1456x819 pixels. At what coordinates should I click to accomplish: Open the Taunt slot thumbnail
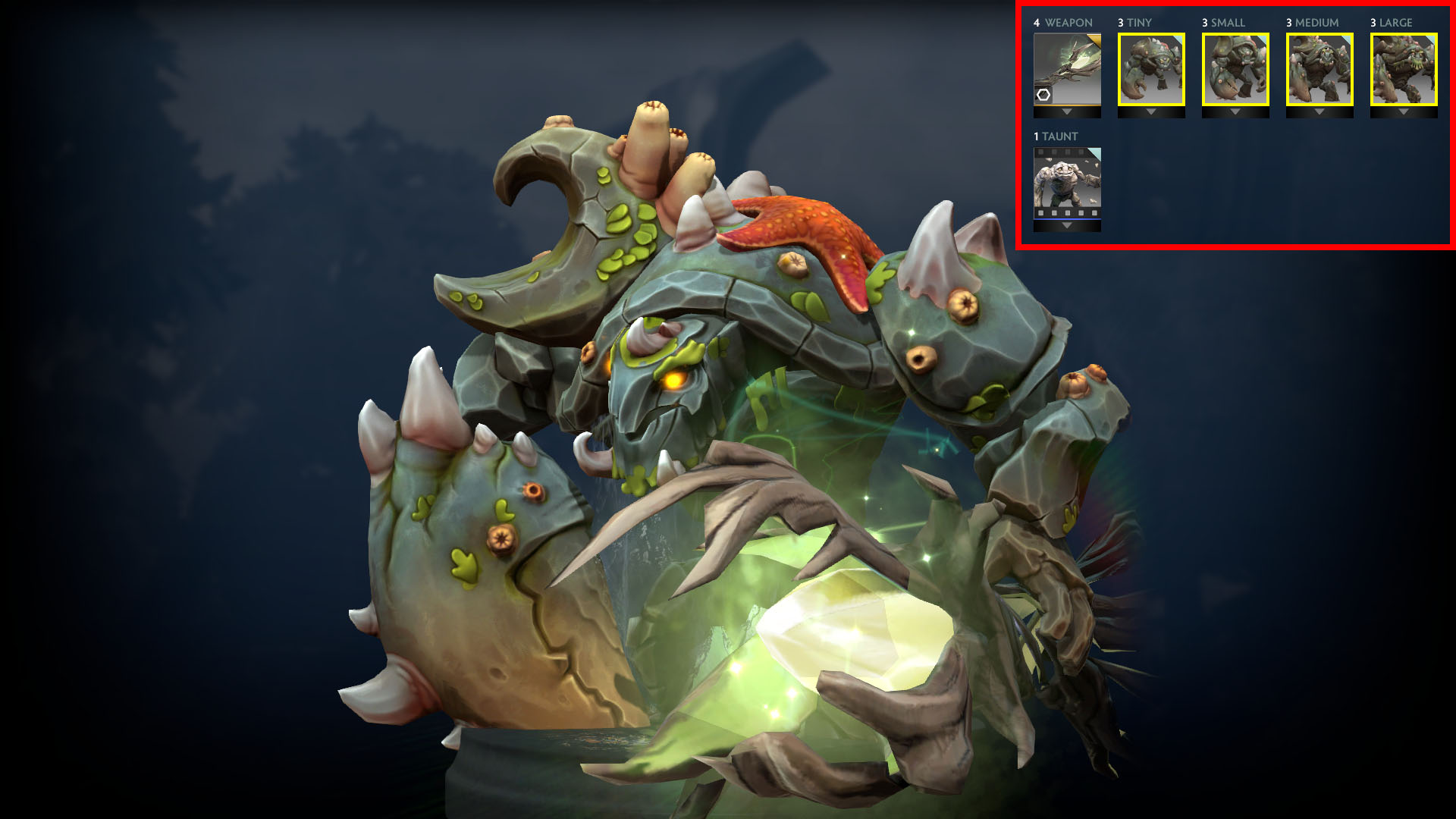pos(1067,183)
